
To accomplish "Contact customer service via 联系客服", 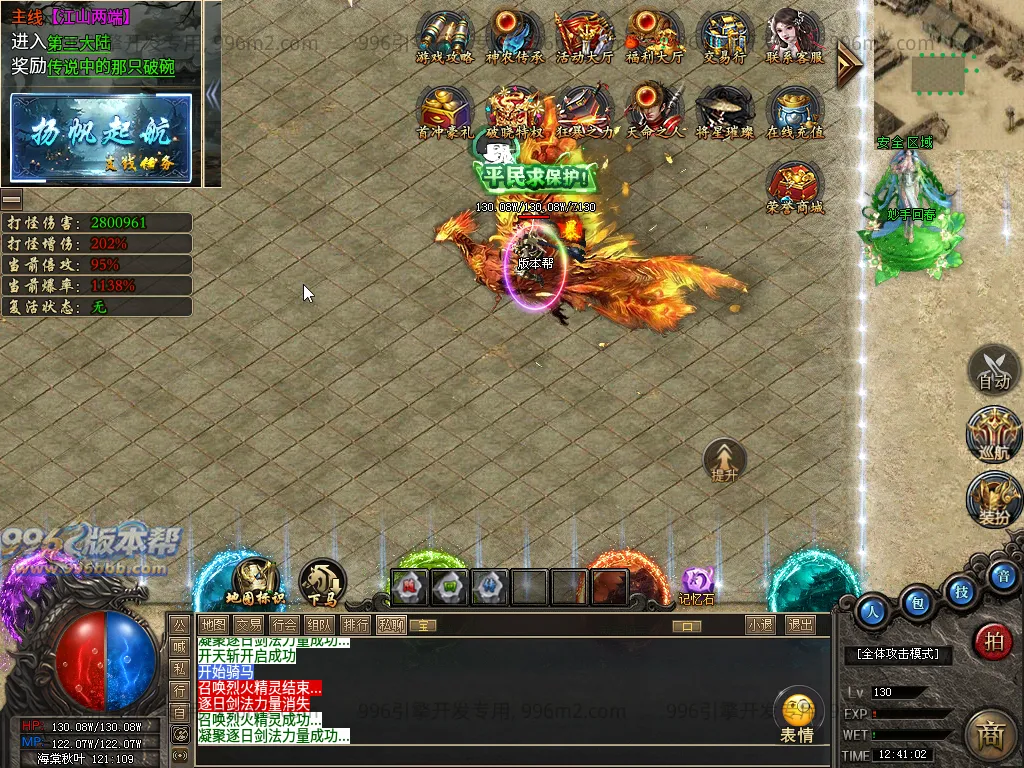I will point(795,36).
